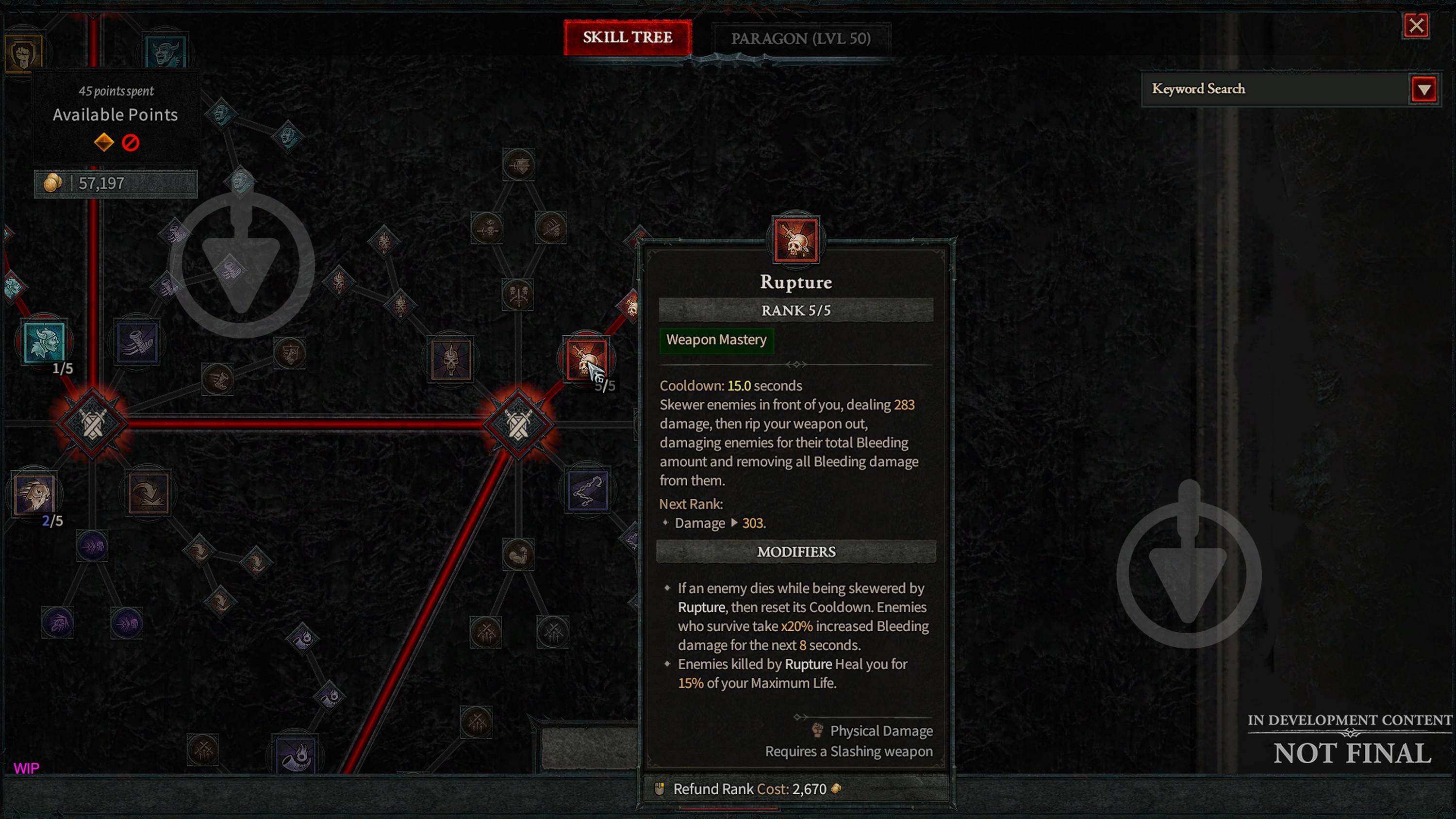Select the chain skill node below Rupture
This screenshot has height=819, width=1456.
587,491
